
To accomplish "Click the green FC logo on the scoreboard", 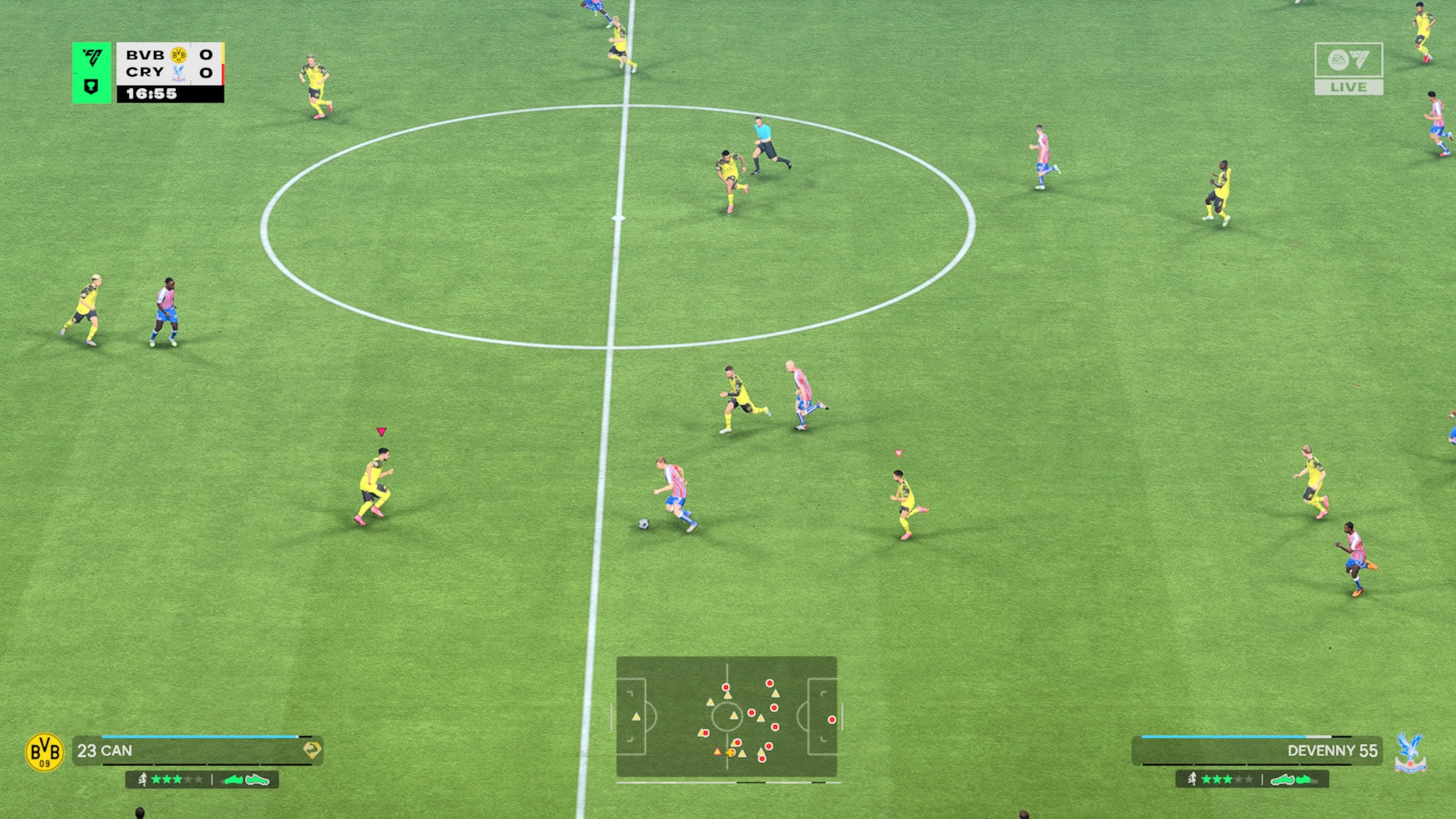I will 92,58.
